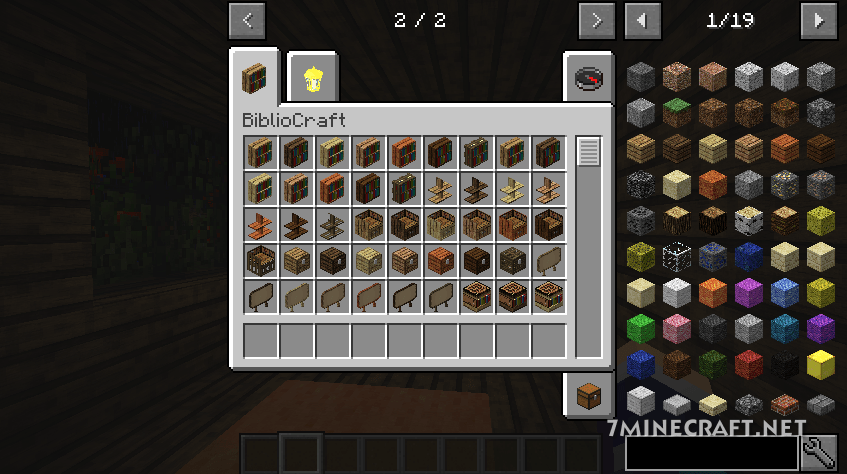Select the BiblioCraft bookcase tab
This screenshot has width=847, height=474.
258,77
